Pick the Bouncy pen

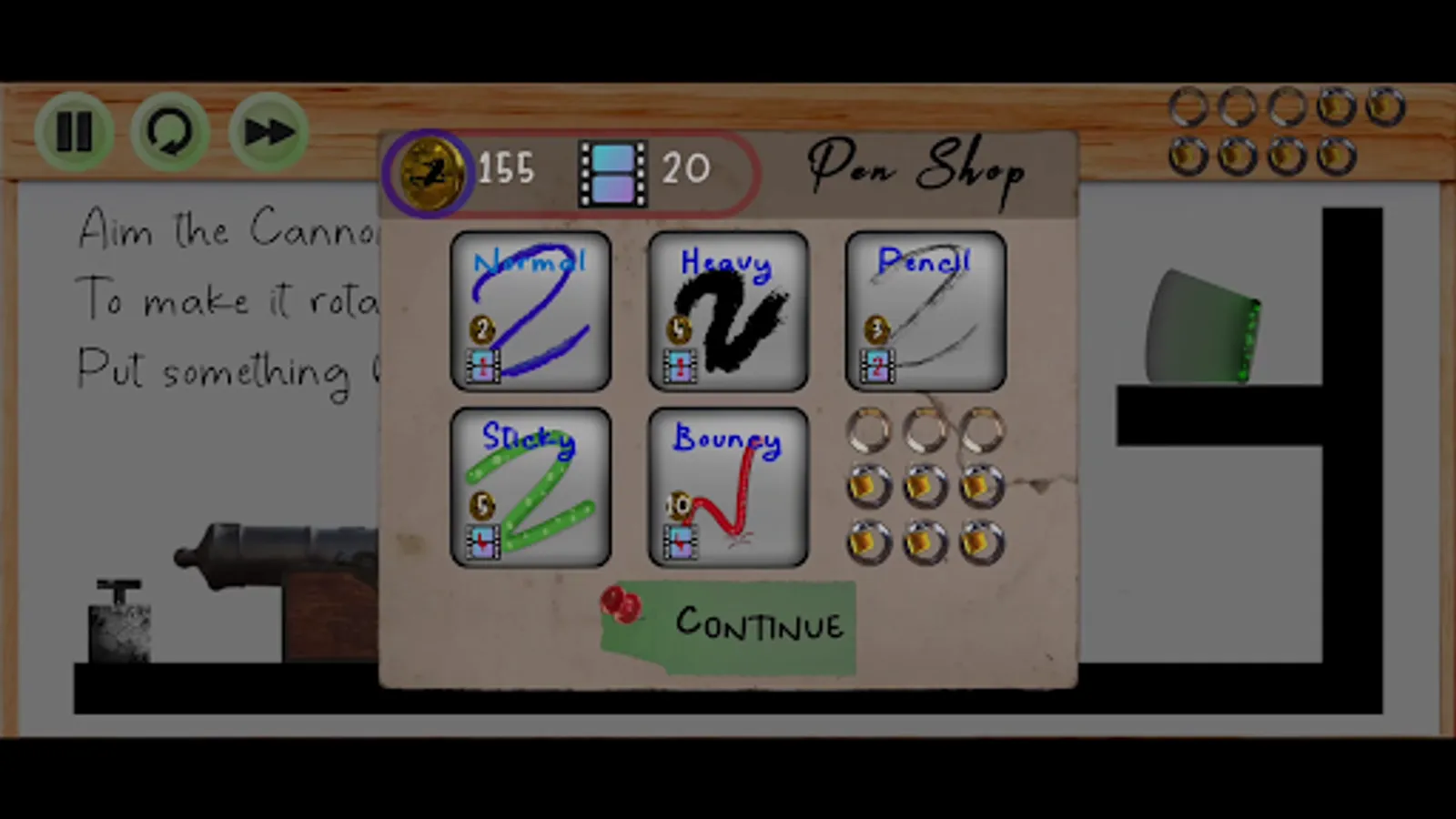pos(727,489)
